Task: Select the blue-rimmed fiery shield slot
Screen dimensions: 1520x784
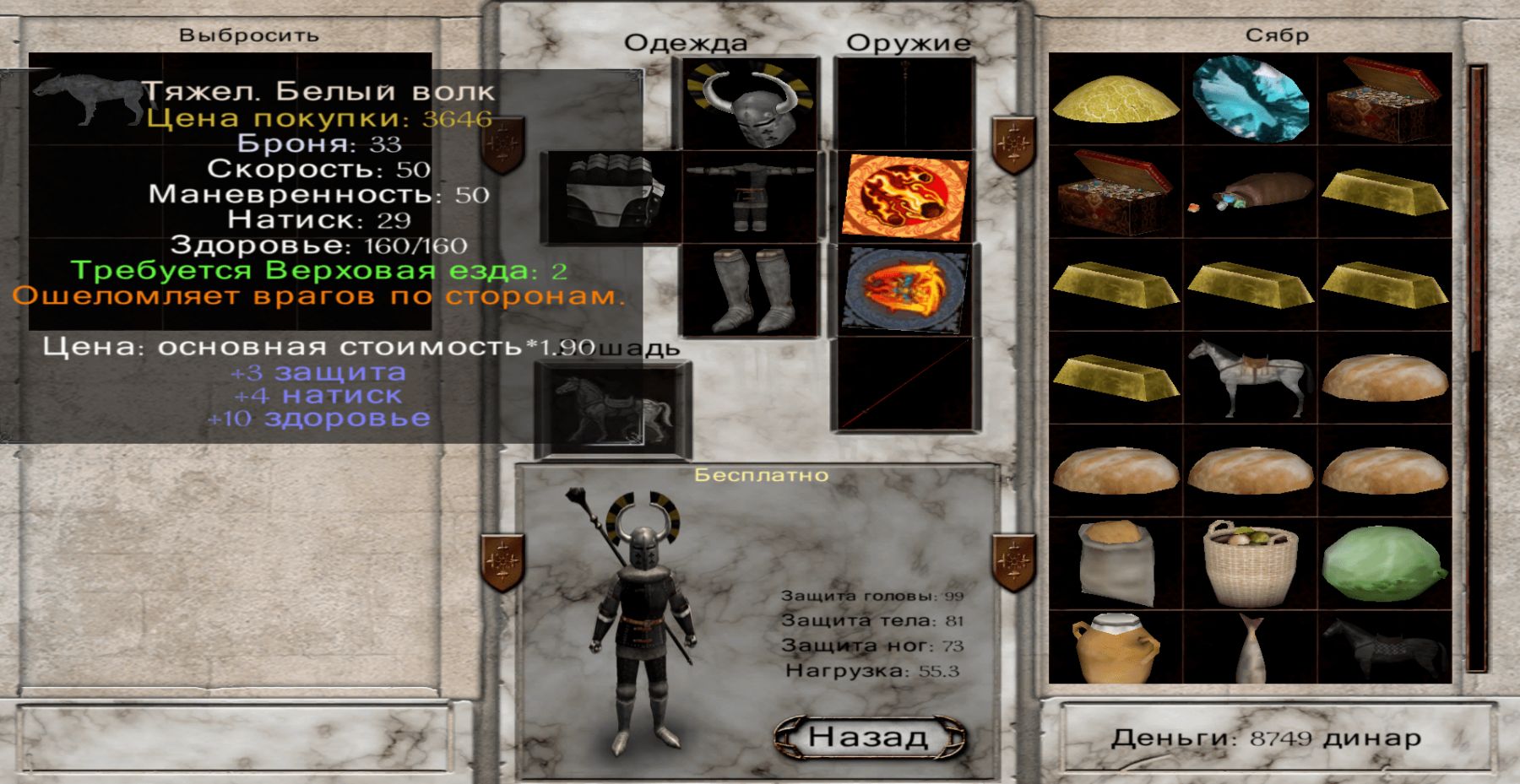Action: pyautogui.click(x=904, y=290)
